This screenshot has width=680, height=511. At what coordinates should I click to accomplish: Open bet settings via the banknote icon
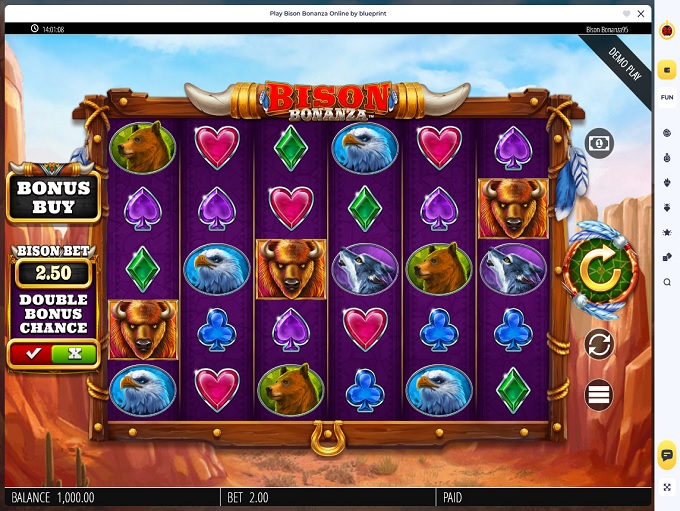click(x=598, y=144)
